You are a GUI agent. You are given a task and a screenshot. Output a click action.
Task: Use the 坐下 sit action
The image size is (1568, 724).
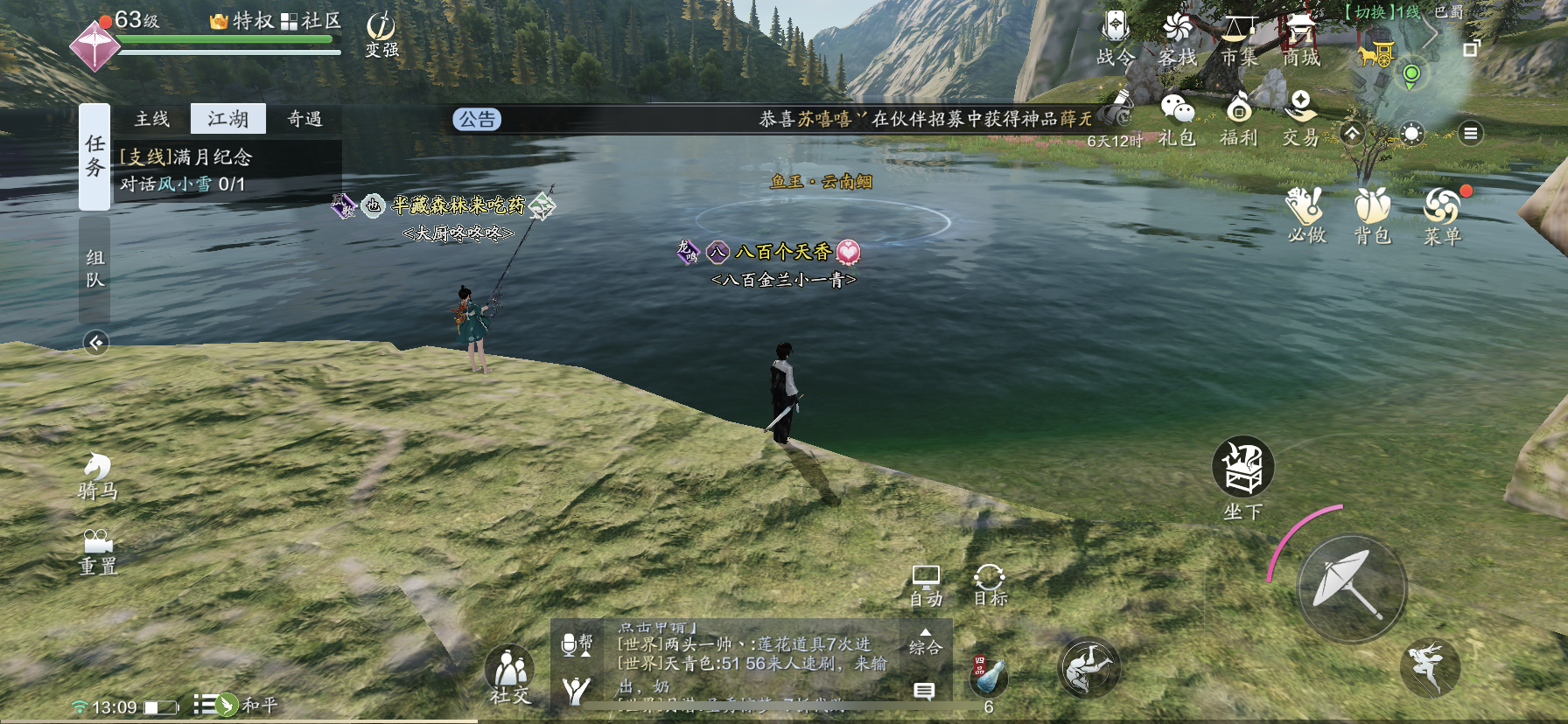(1242, 477)
